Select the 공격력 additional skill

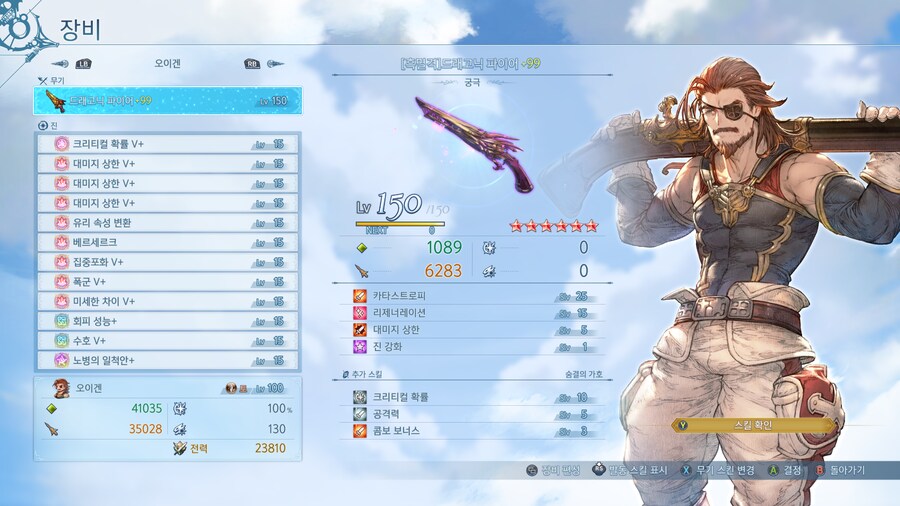[470, 414]
